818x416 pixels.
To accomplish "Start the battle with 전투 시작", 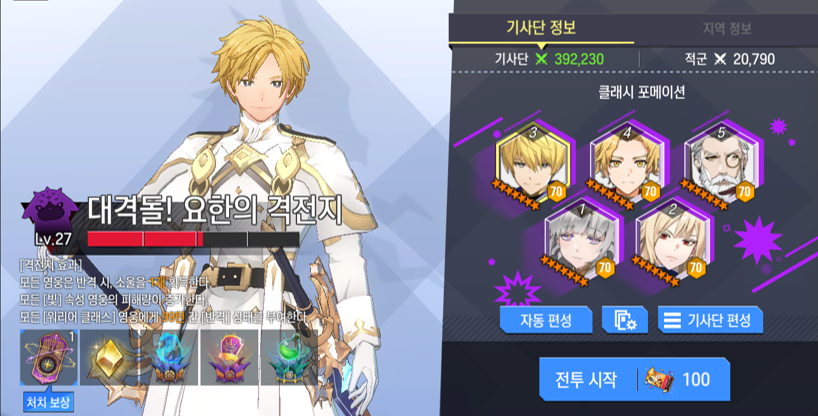I will (x=630, y=380).
